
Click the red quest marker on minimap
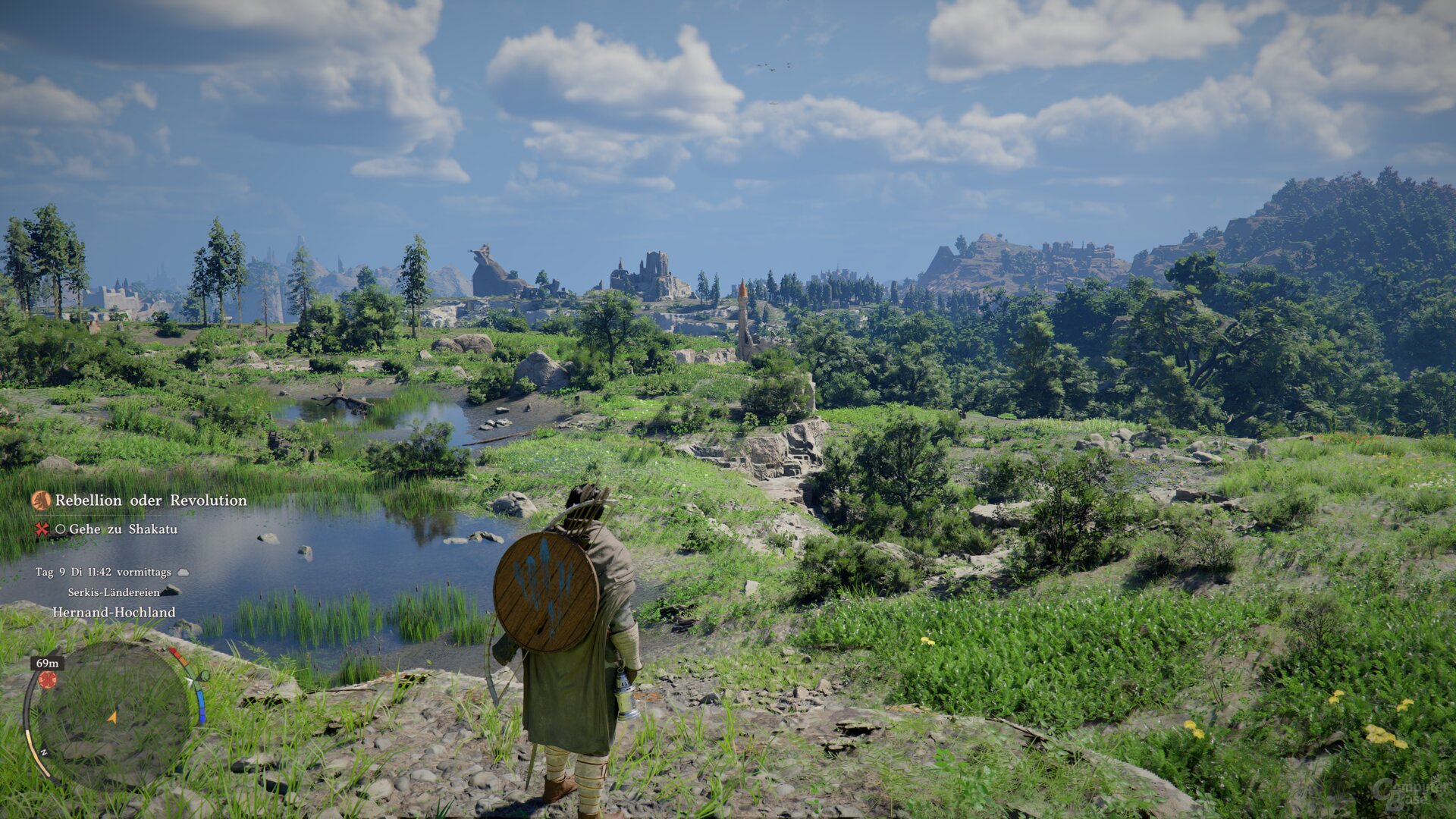48,679
